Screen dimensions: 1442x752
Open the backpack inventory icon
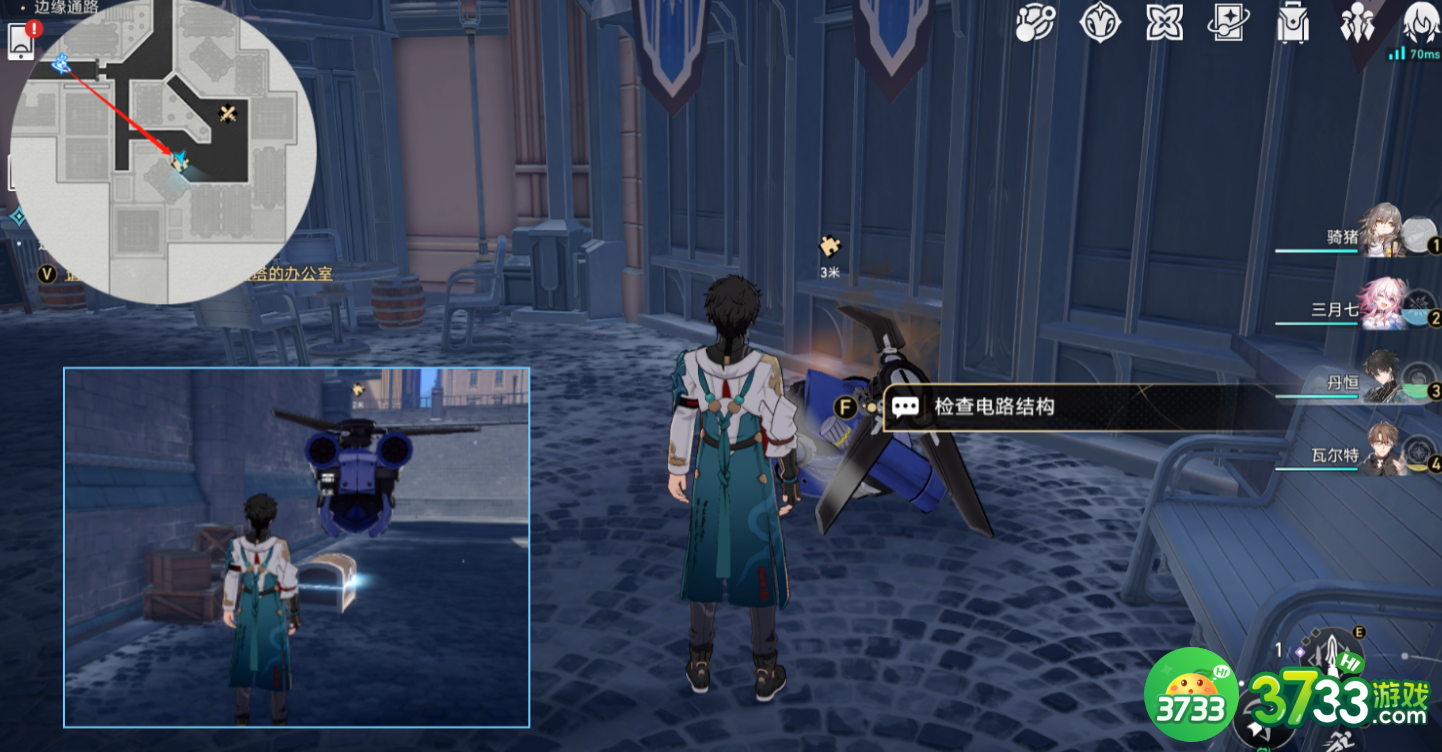pyautogui.click(x=1293, y=22)
